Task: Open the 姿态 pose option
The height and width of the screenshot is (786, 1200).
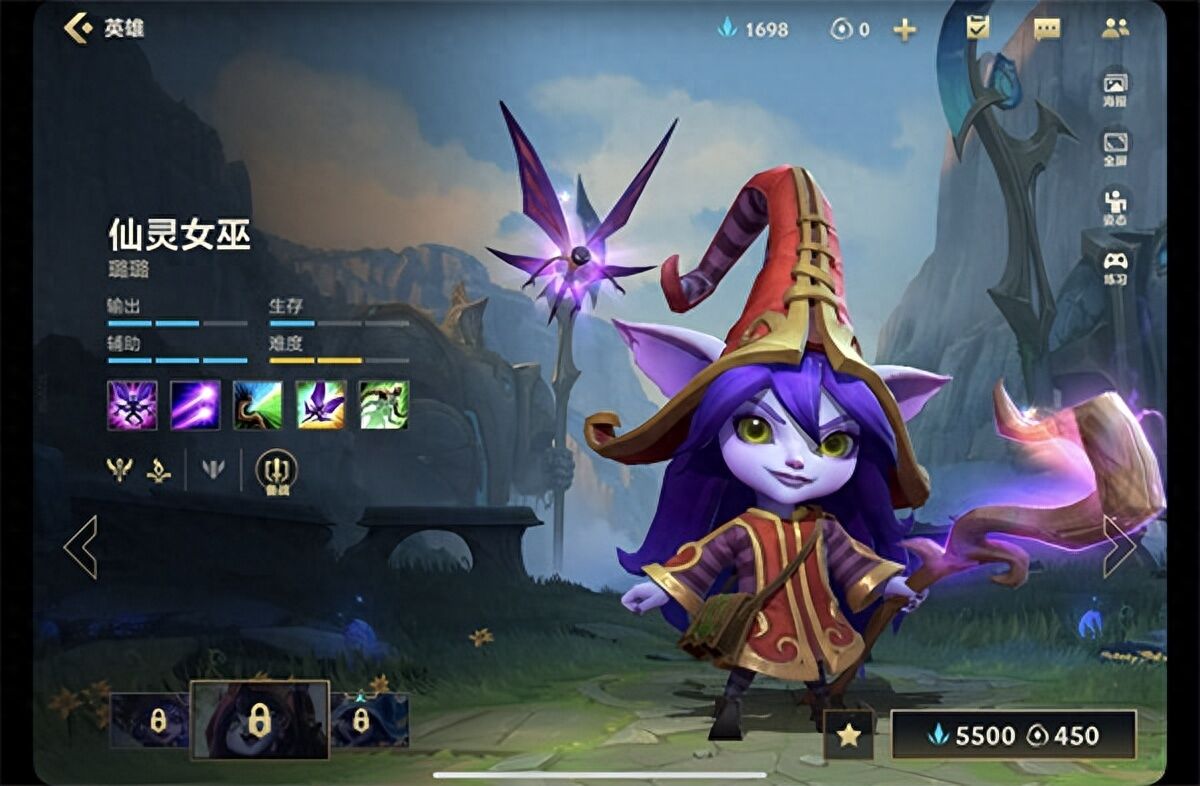Action: click(x=1115, y=206)
